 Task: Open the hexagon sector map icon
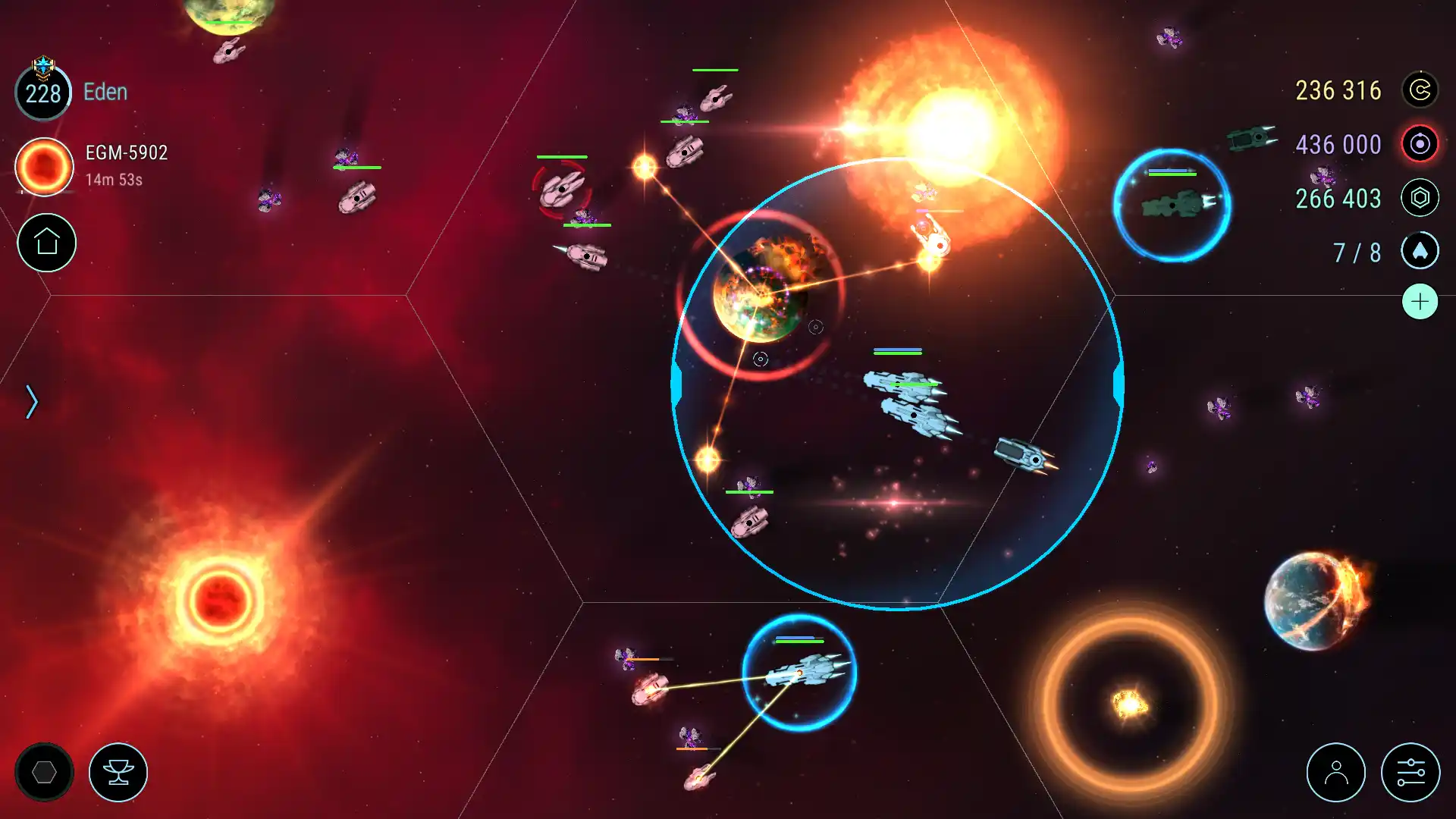[45, 771]
